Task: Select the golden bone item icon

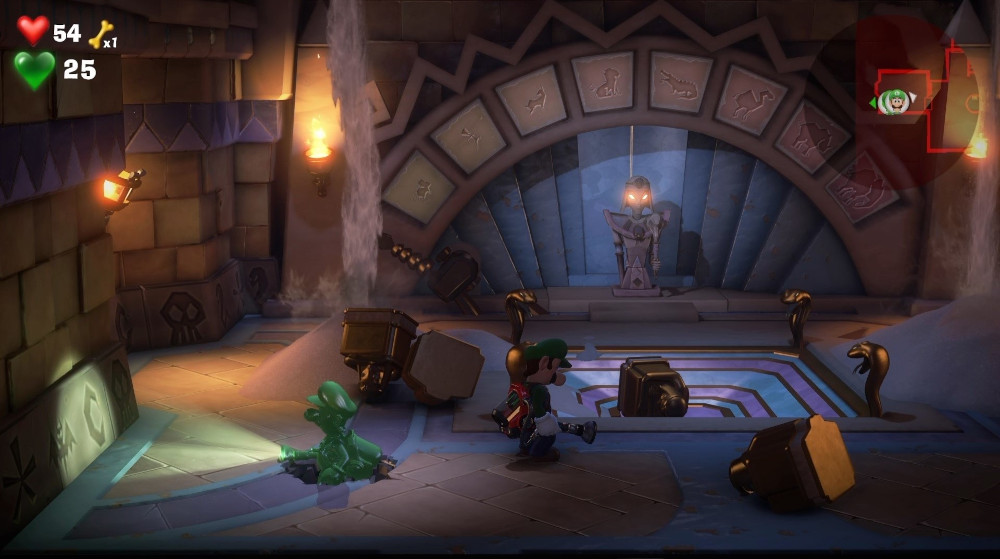Action: pyautogui.click(x=100, y=36)
